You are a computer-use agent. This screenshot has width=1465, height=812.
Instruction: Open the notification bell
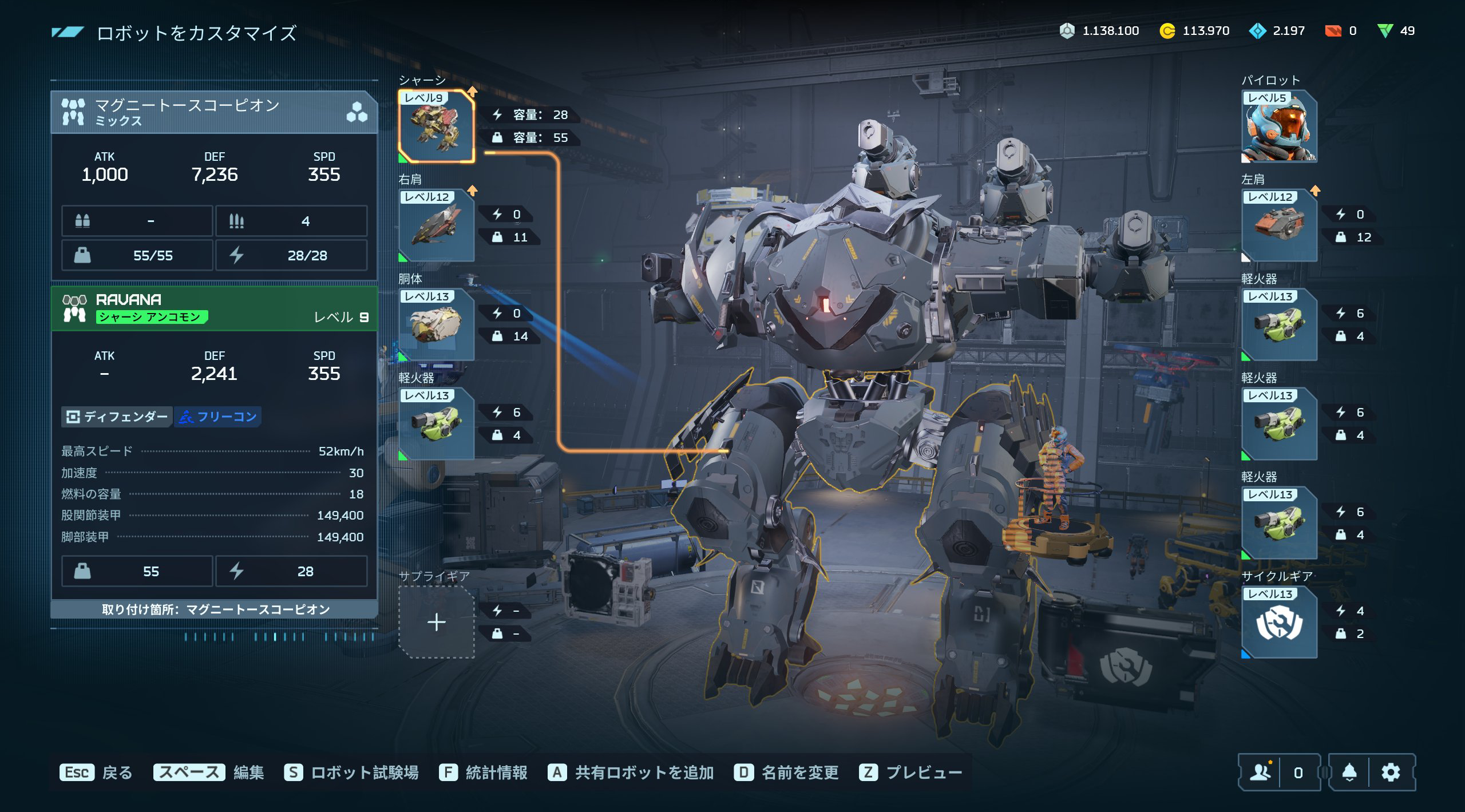[x=1349, y=773]
